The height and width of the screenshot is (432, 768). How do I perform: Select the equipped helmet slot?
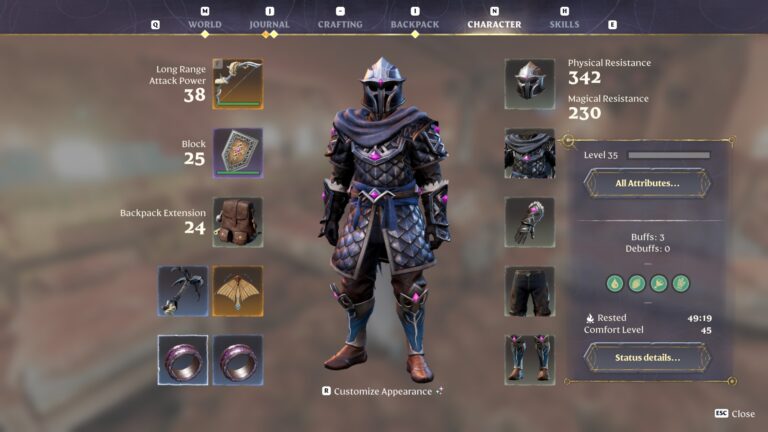pyautogui.click(x=530, y=84)
